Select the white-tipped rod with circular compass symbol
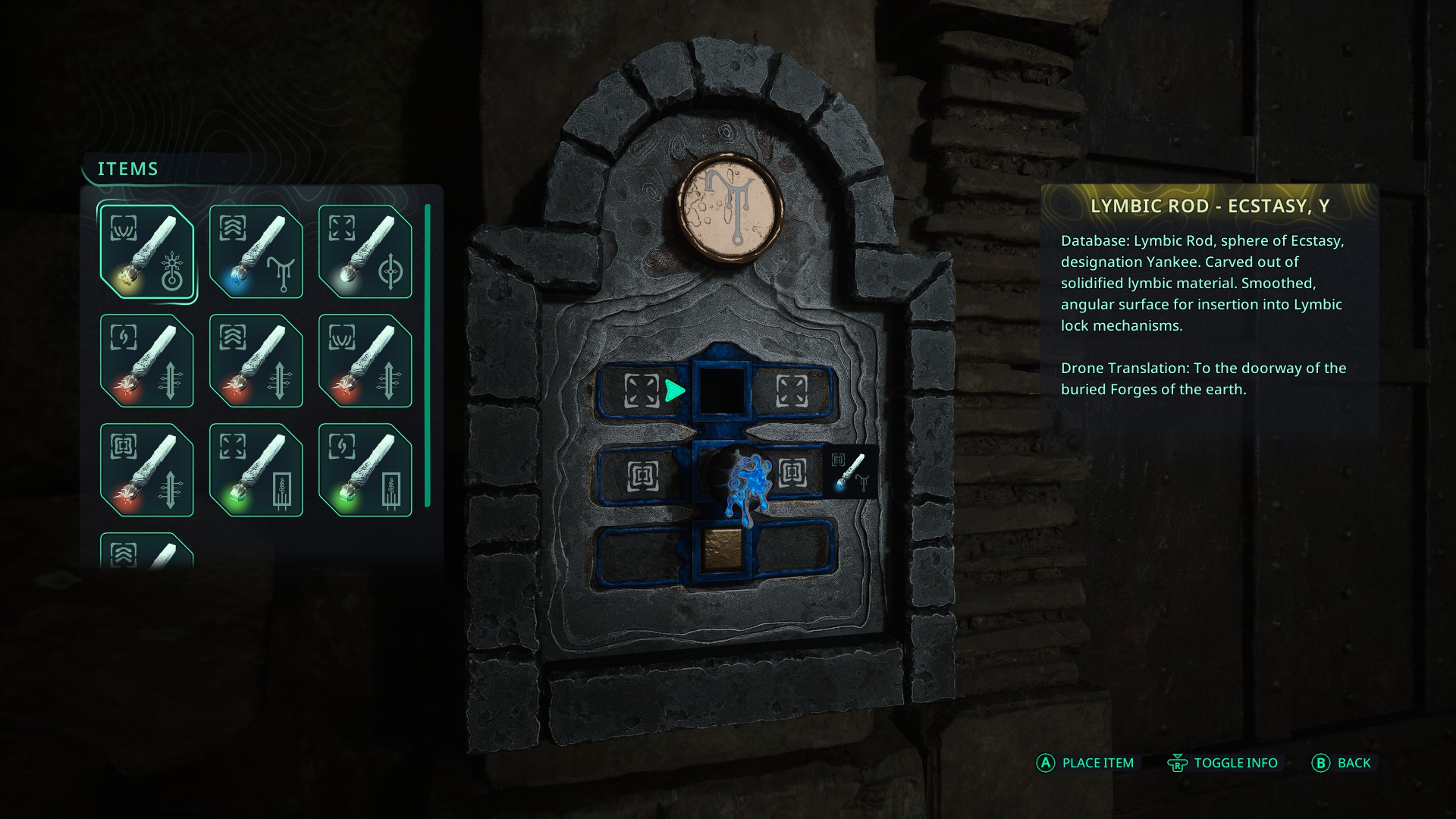The image size is (1456, 819). point(365,253)
